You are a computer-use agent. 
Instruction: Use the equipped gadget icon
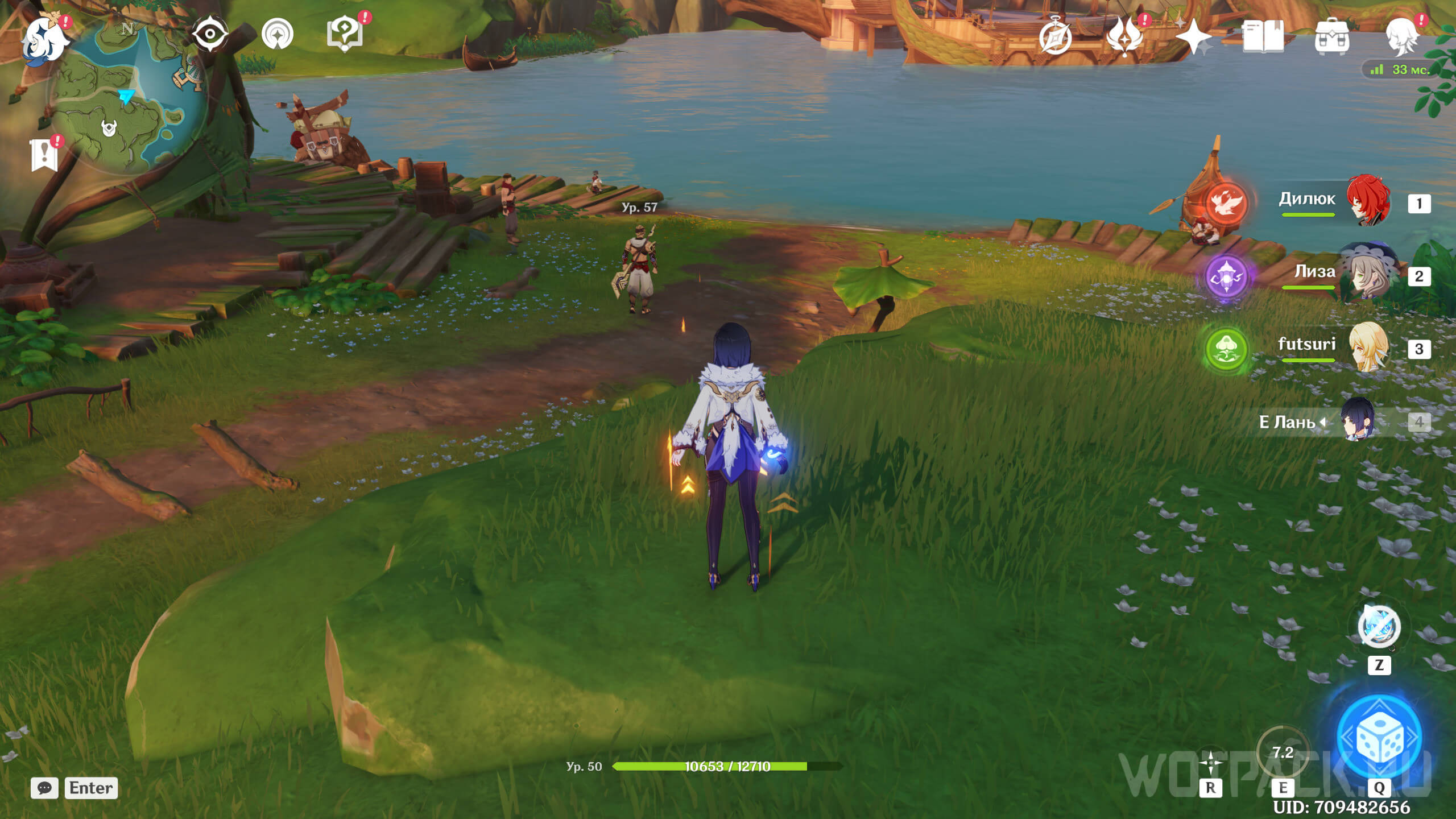(x=1379, y=627)
